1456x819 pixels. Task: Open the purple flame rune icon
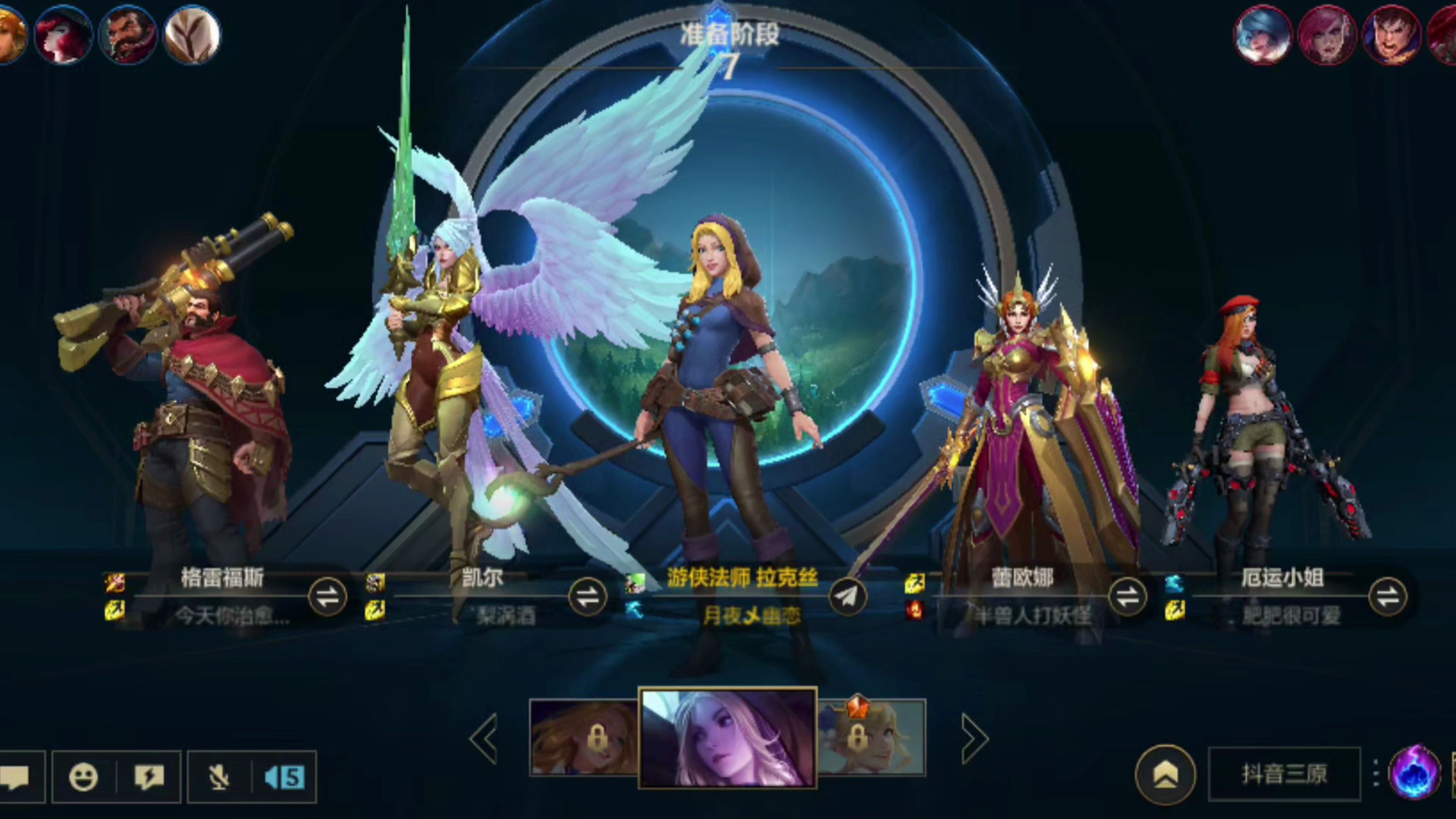1414,774
